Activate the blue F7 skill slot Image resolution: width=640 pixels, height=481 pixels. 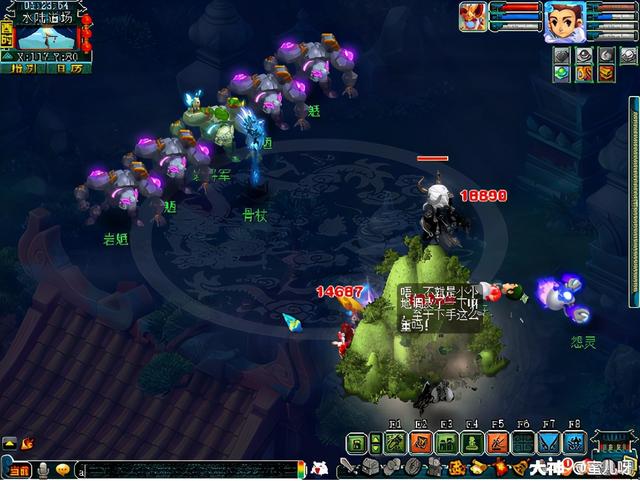pyautogui.click(x=549, y=443)
